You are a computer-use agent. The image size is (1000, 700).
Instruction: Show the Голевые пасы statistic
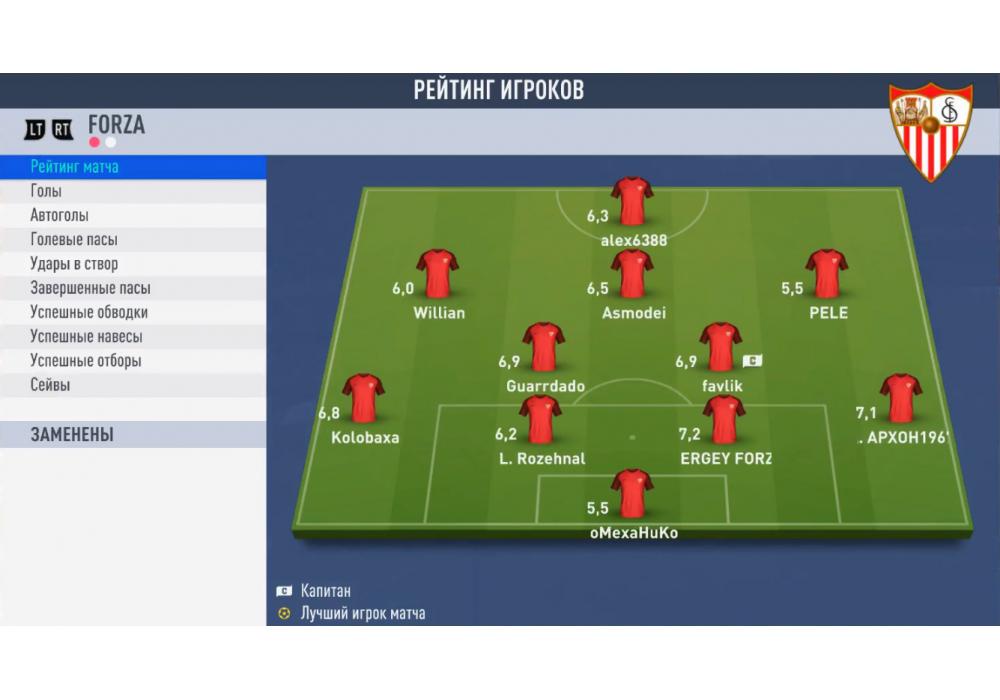coord(132,240)
